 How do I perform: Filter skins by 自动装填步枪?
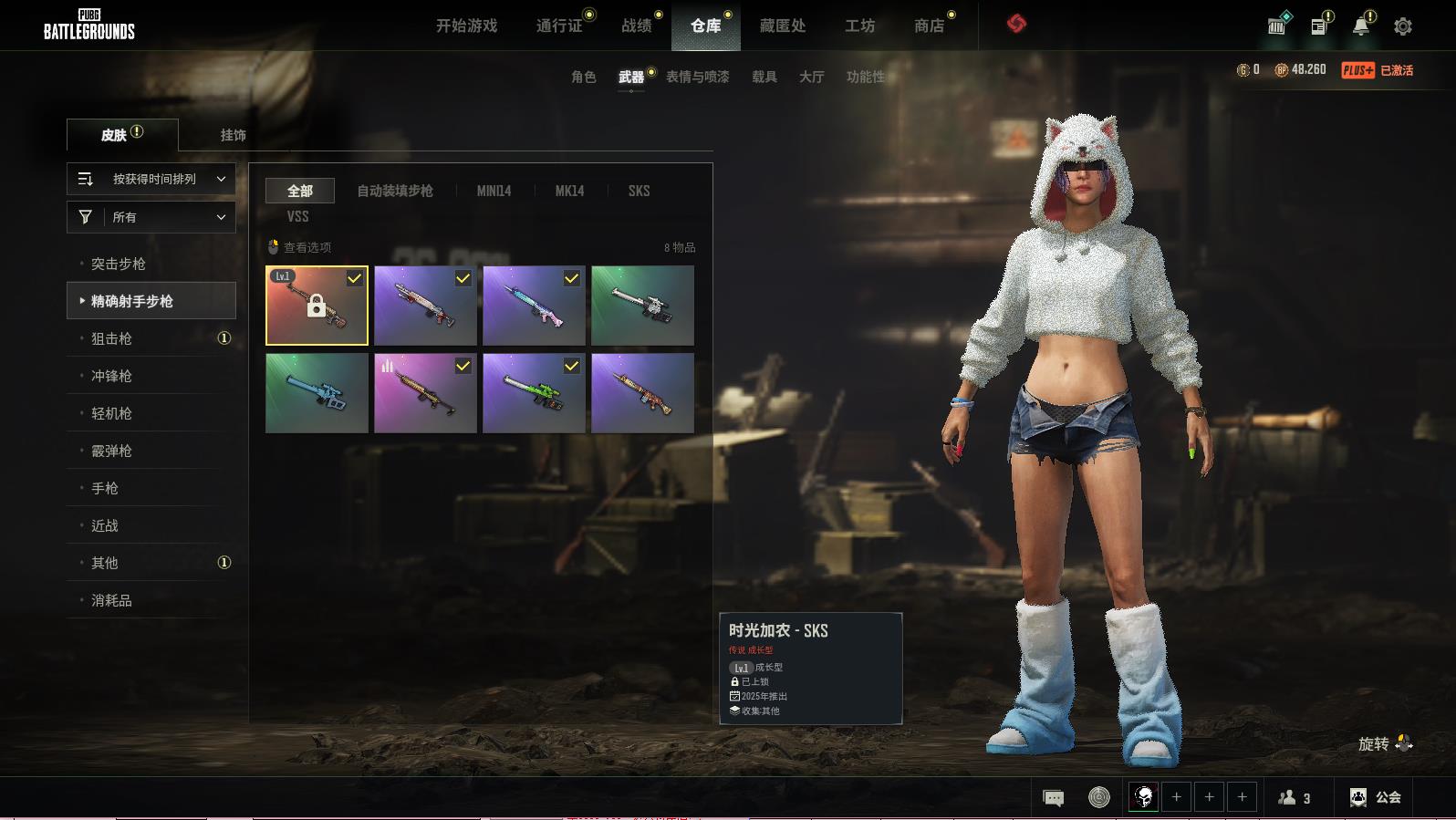click(394, 191)
